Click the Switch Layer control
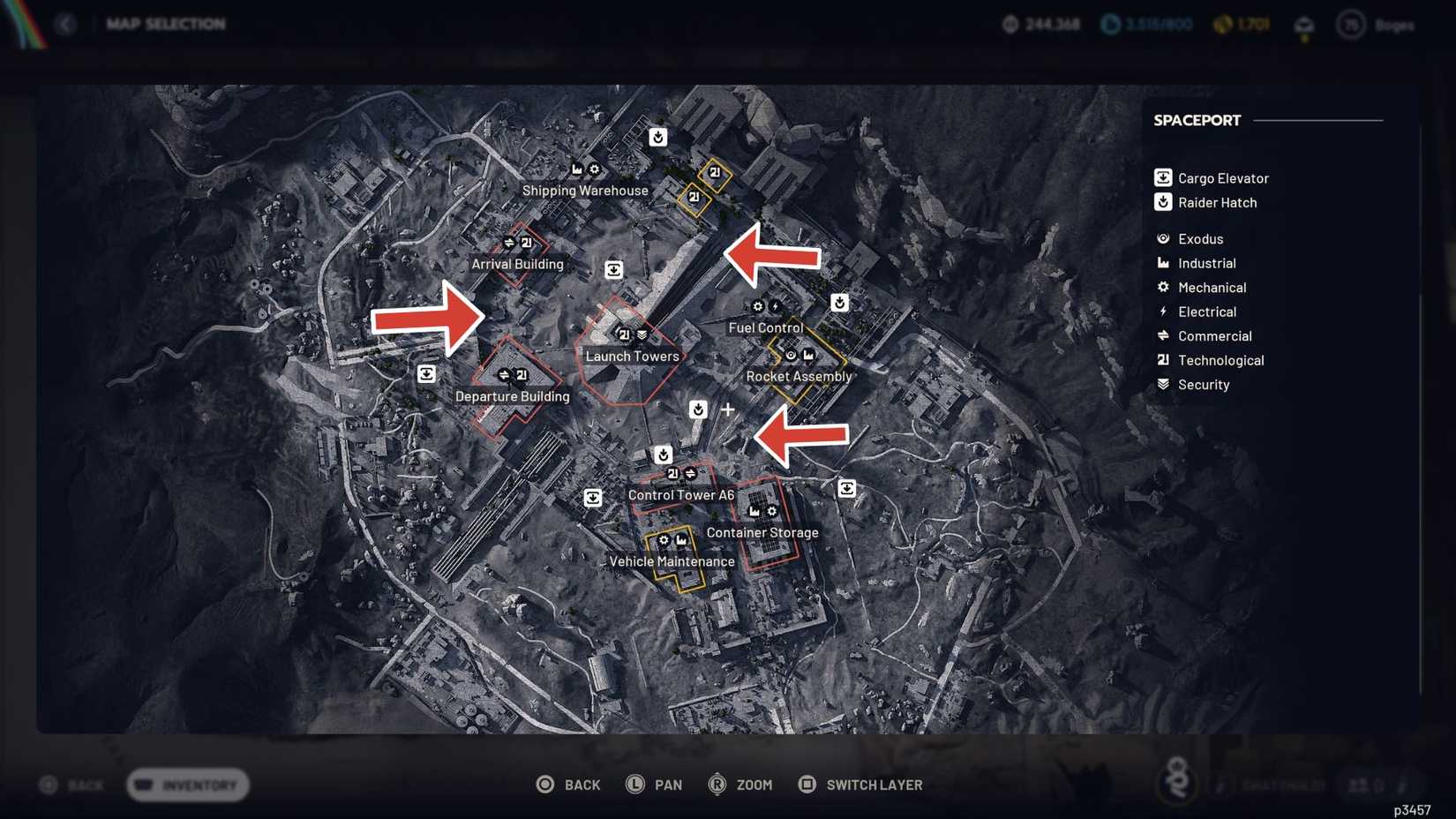The width and height of the screenshot is (1456, 819). click(859, 784)
